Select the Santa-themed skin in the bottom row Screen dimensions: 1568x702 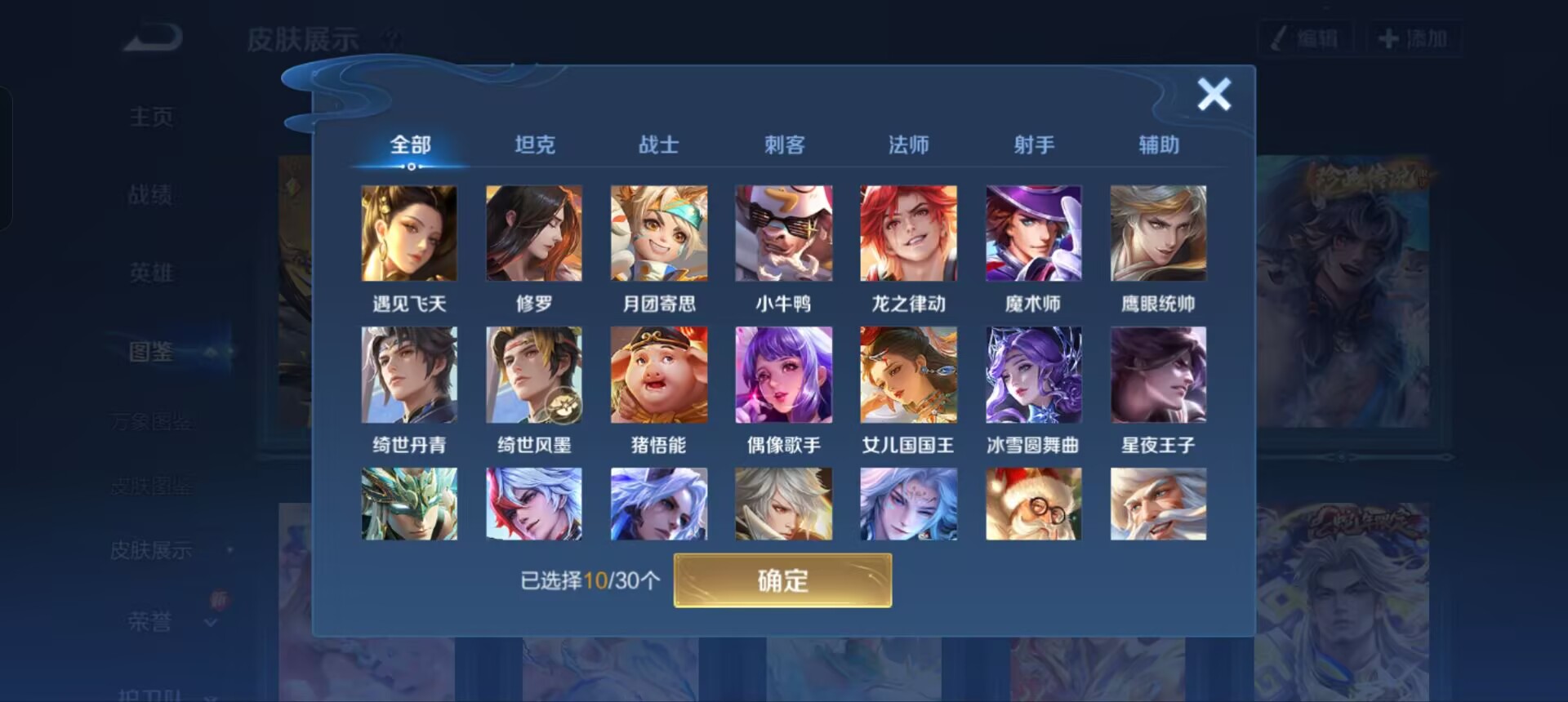click(1033, 503)
